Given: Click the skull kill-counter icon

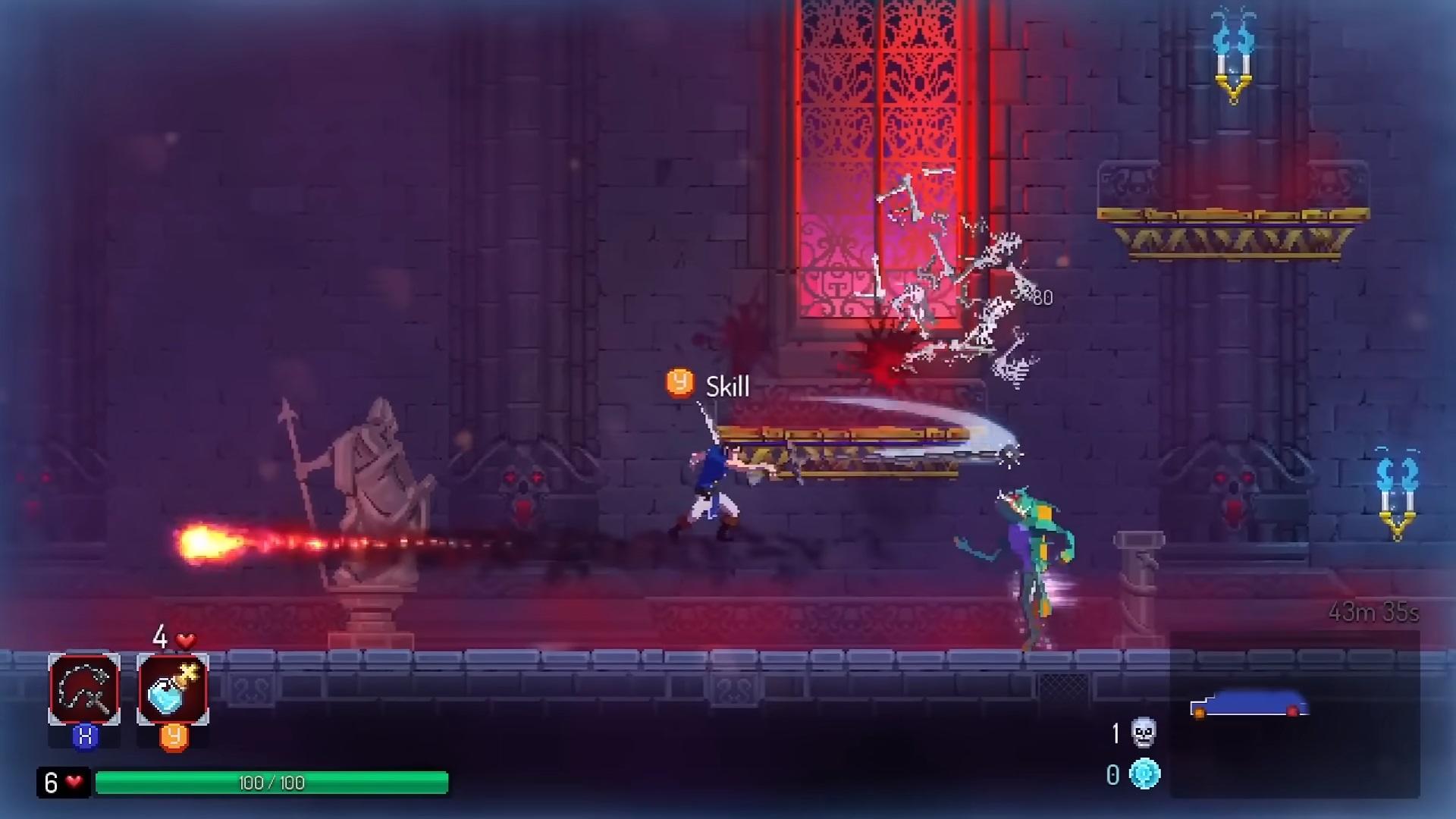Looking at the screenshot, I should point(1144,733).
